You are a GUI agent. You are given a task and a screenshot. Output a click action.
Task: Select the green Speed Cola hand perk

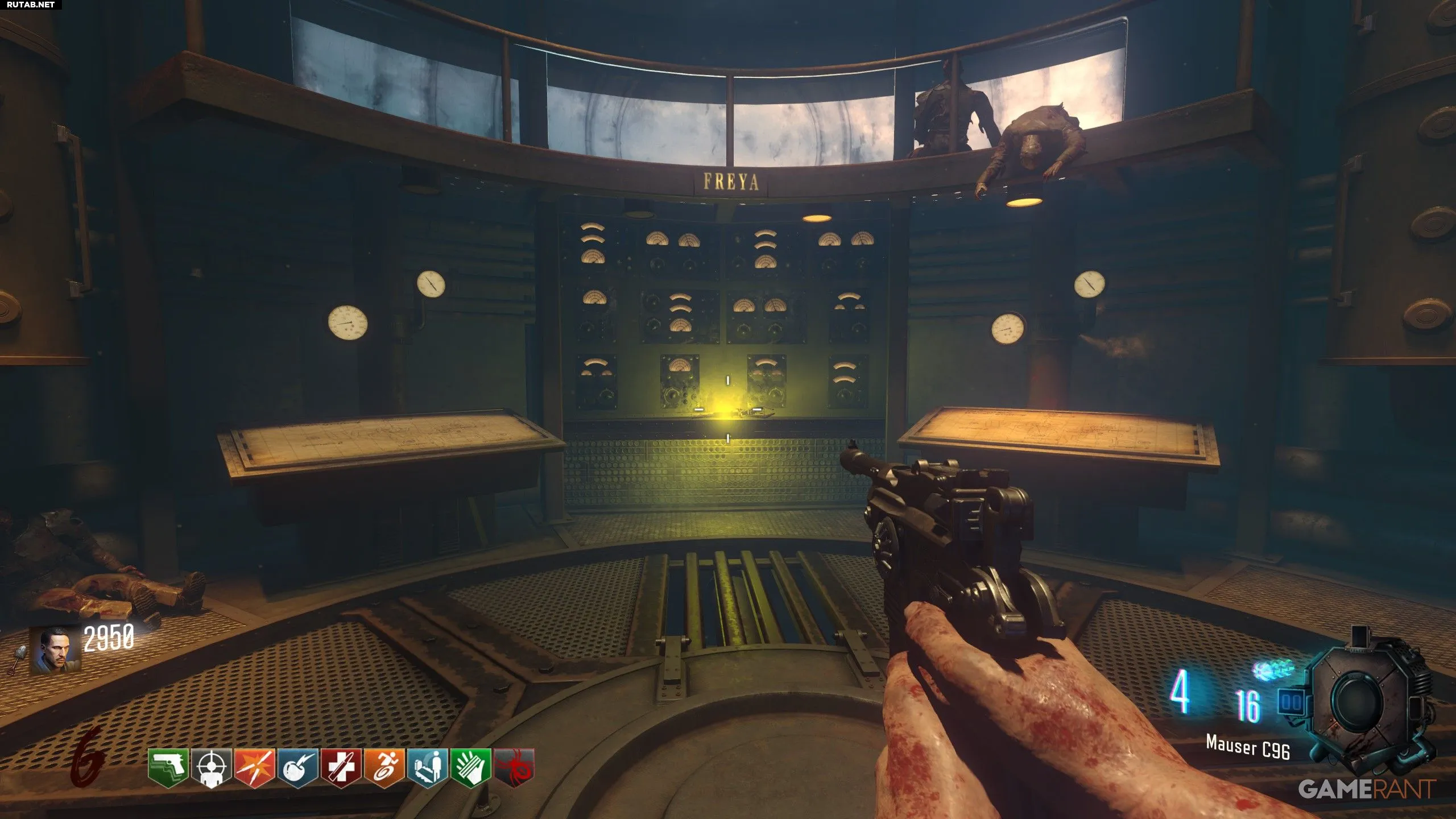[x=470, y=768]
